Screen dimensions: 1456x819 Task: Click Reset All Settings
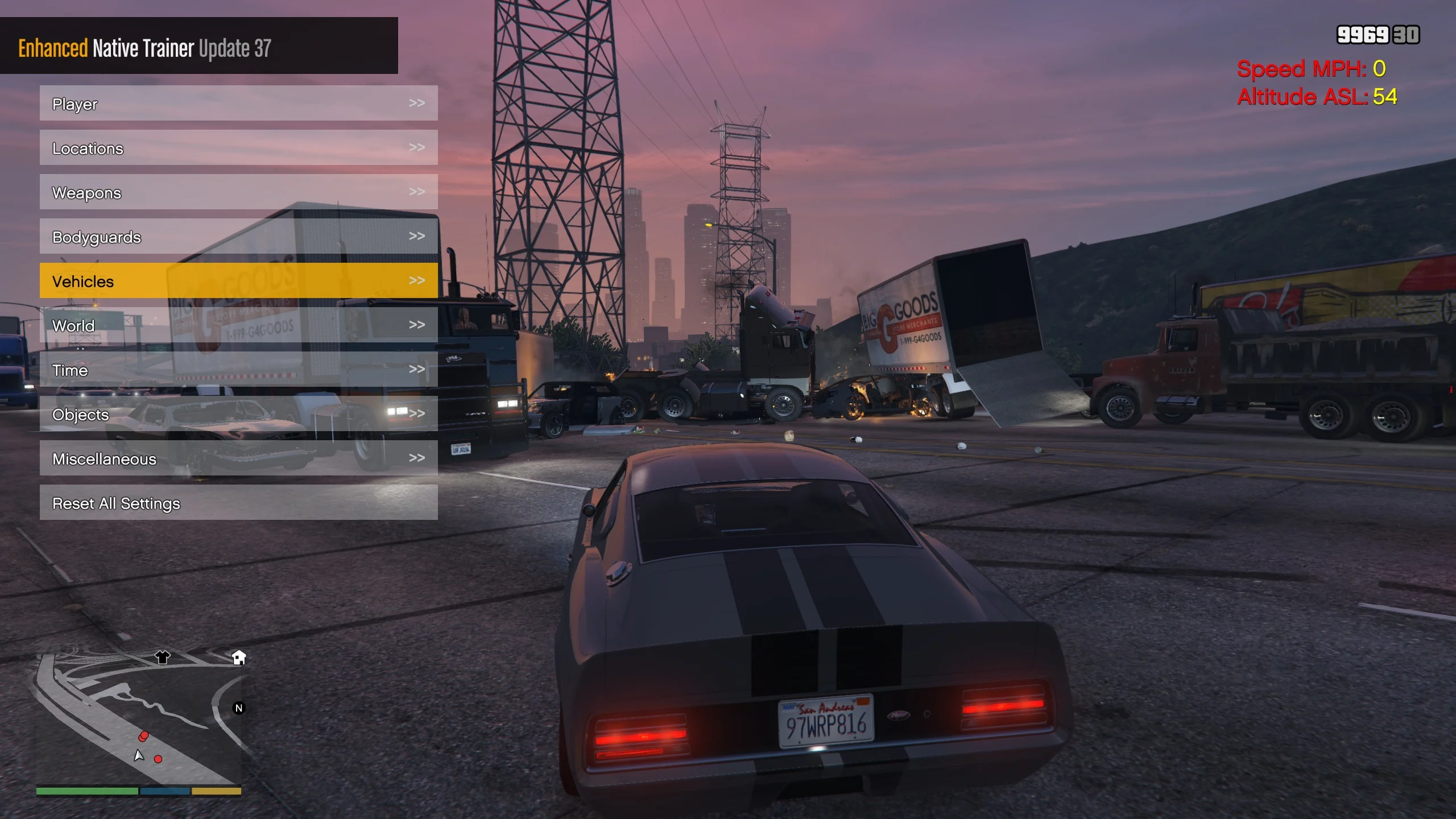pos(238,503)
